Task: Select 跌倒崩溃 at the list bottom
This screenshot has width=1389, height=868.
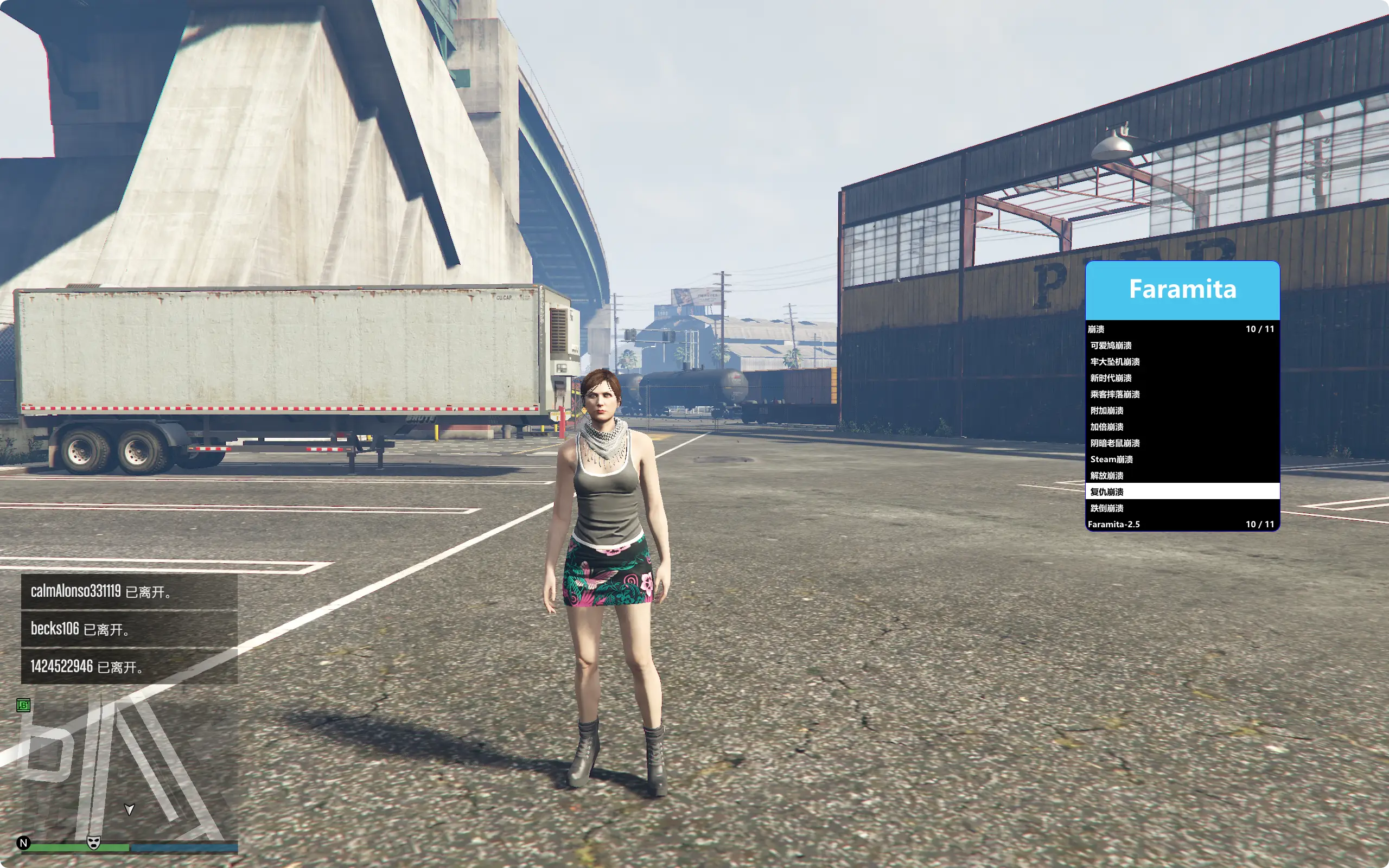Action: point(1107,508)
